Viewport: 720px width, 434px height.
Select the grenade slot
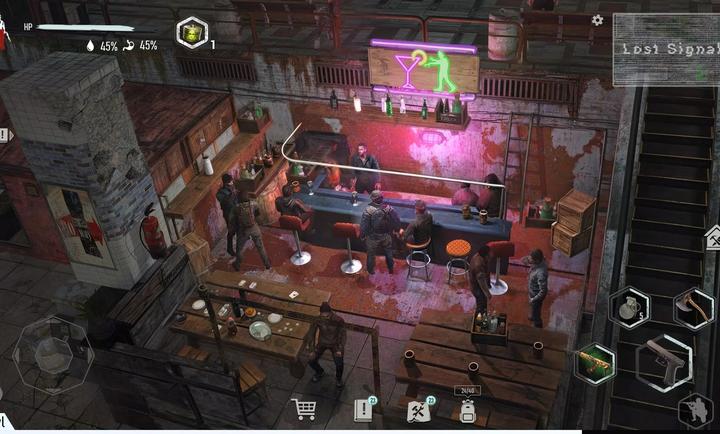(629, 307)
